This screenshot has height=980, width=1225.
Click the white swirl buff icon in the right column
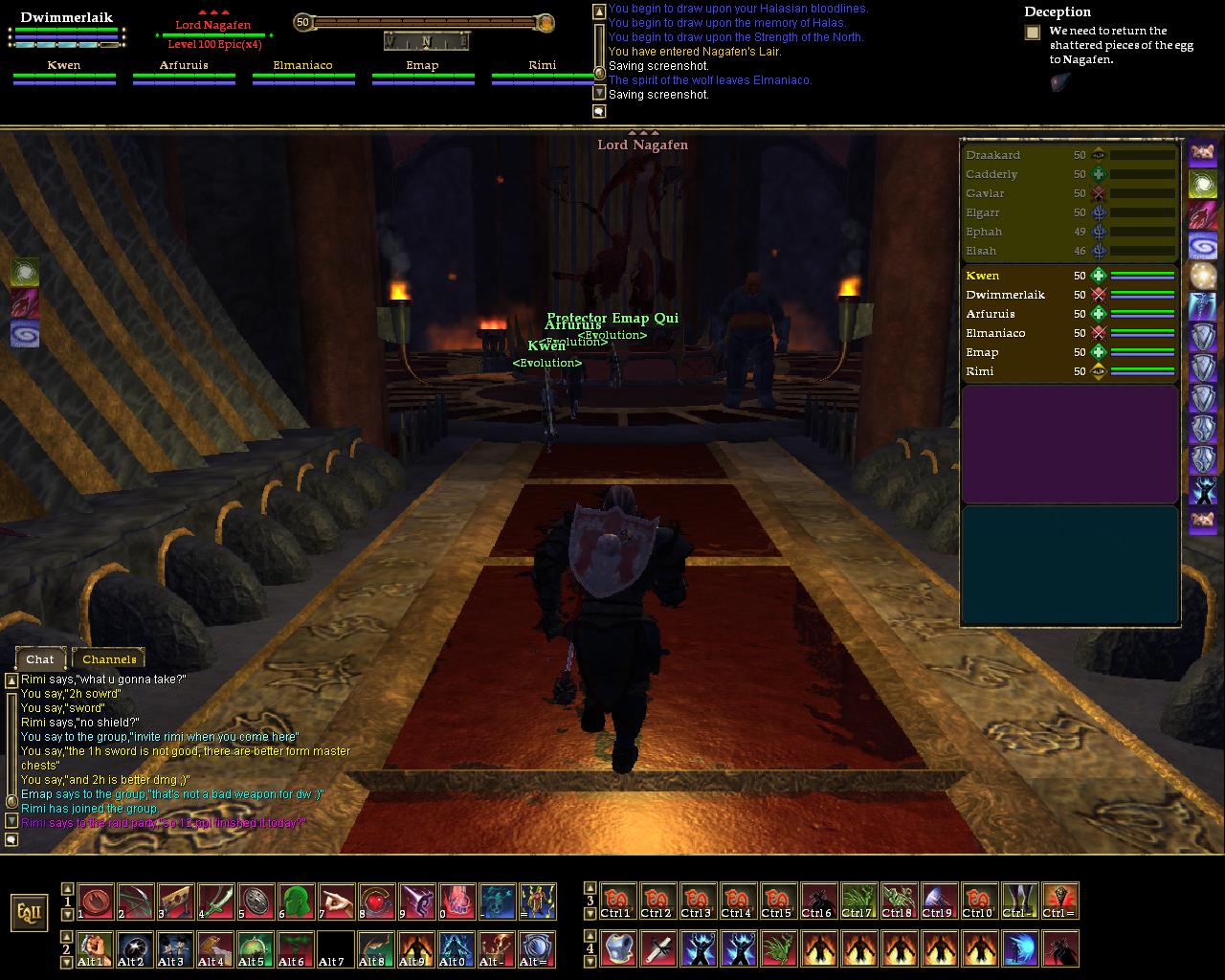(1202, 184)
